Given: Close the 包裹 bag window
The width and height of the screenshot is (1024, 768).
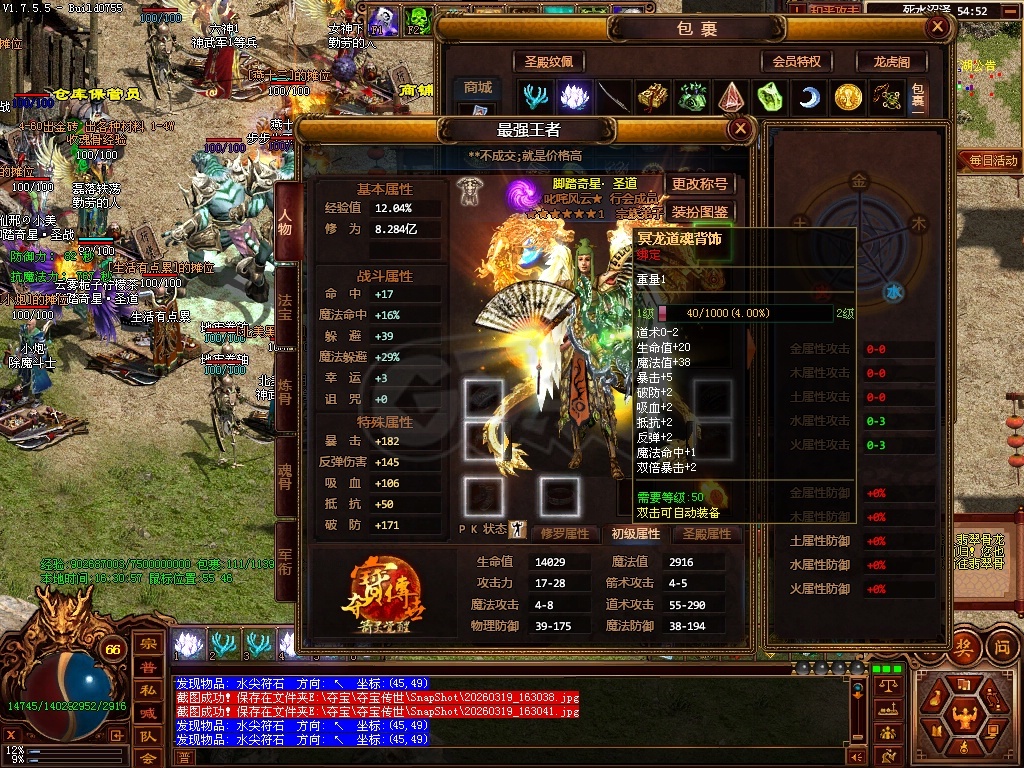Looking at the screenshot, I should [938, 28].
